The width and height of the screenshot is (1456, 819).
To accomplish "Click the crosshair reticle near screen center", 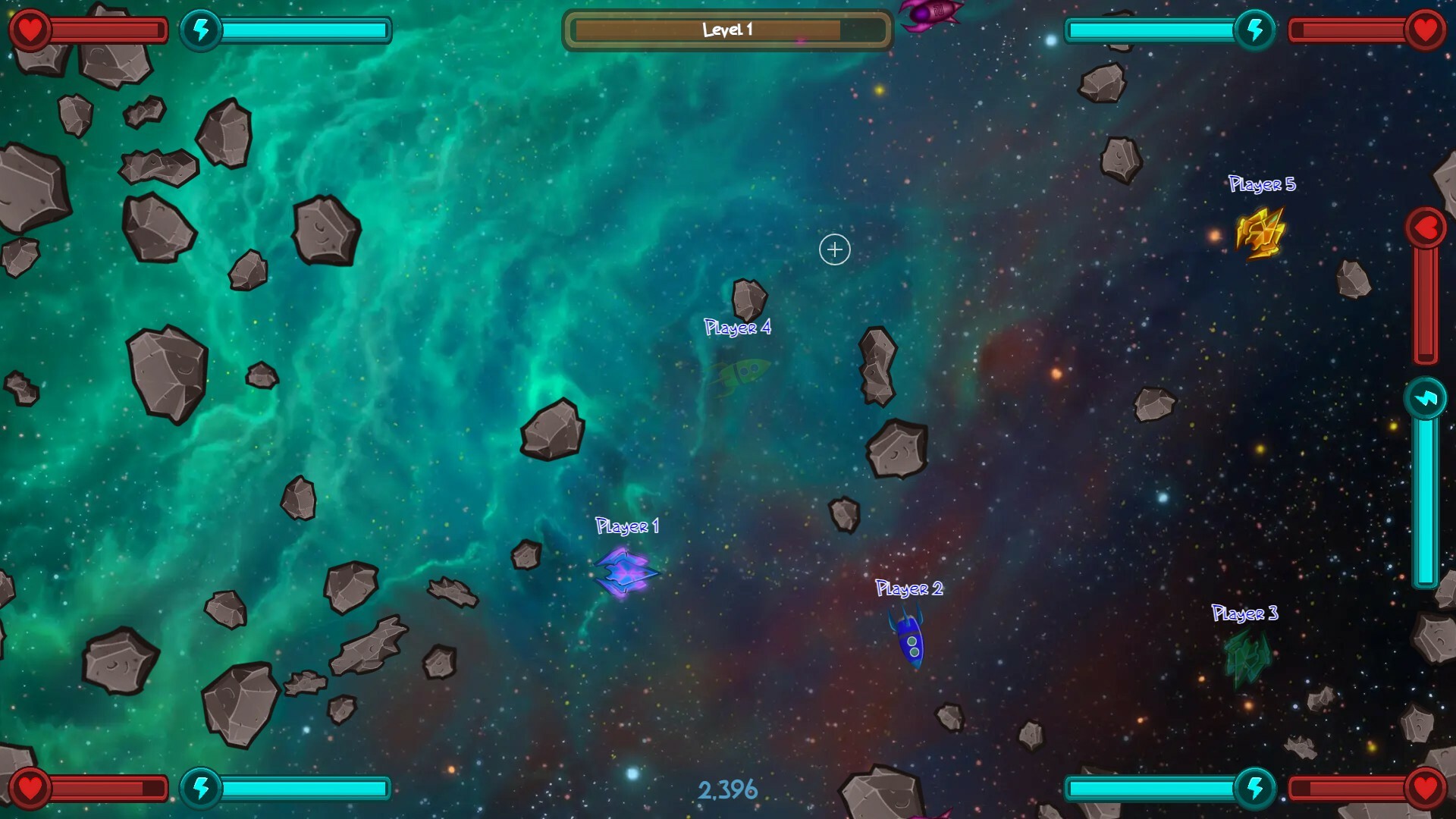I will coord(833,249).
